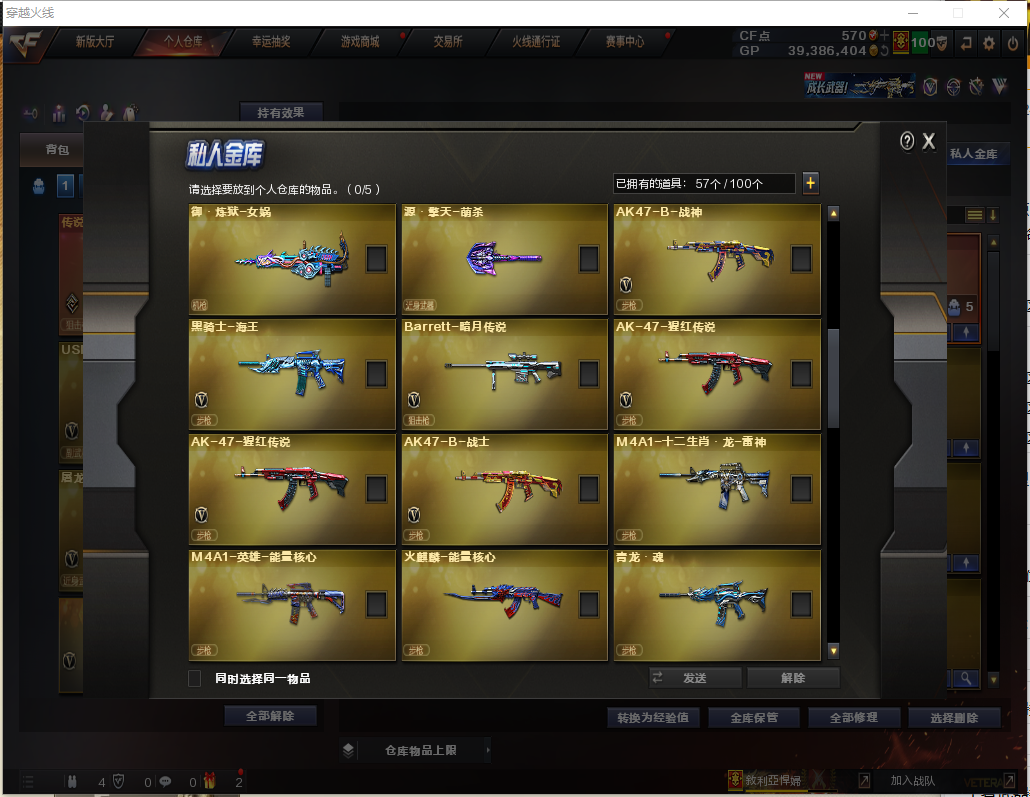Mark the AK47-B-战士 item checkbox

(x=589, y=489)
